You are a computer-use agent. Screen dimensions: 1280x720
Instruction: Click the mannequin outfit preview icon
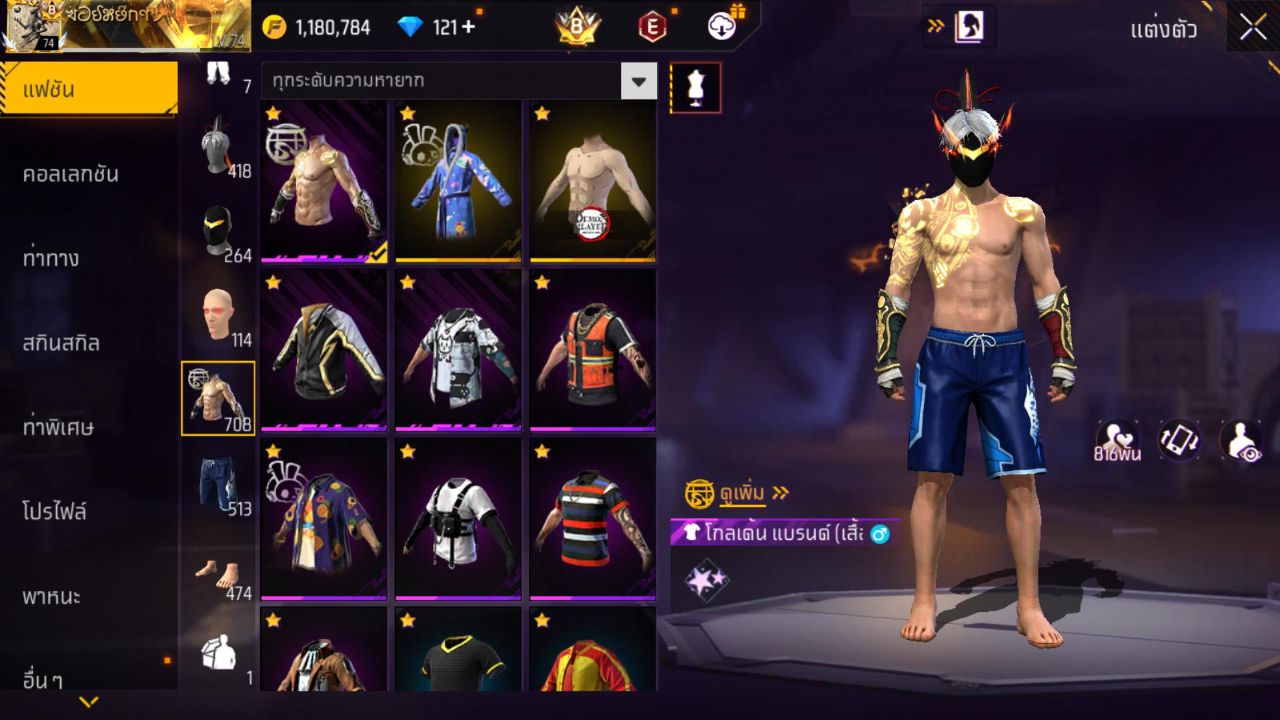point(696,87)
